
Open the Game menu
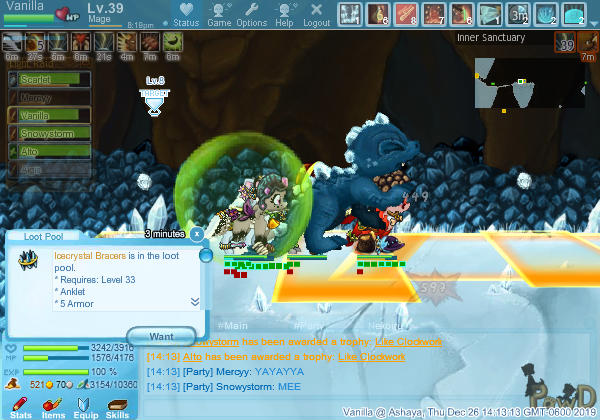tap(219, 14)
